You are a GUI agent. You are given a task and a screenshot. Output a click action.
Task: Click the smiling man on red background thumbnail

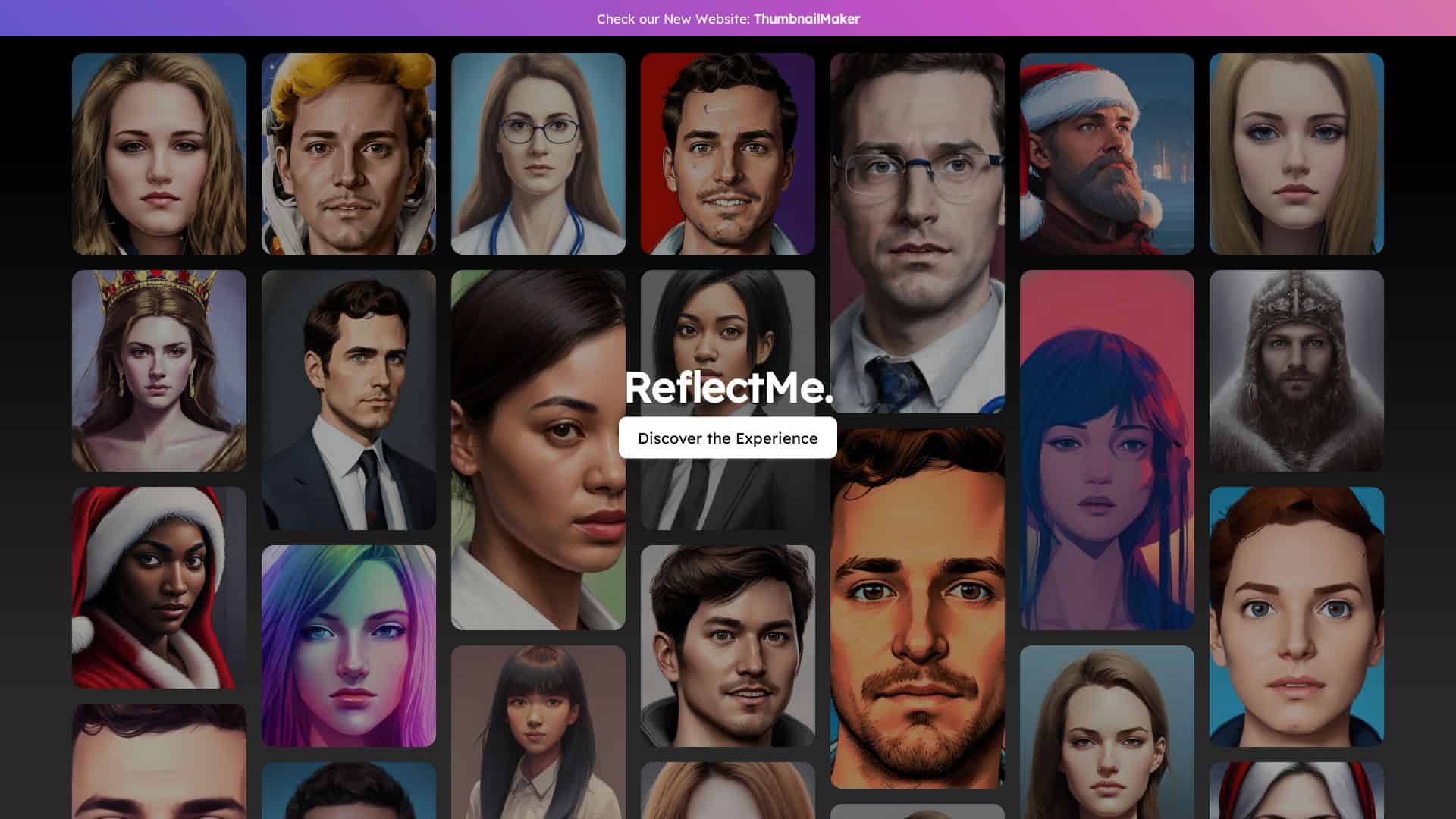pyautogui.click(x=727, y=152)
